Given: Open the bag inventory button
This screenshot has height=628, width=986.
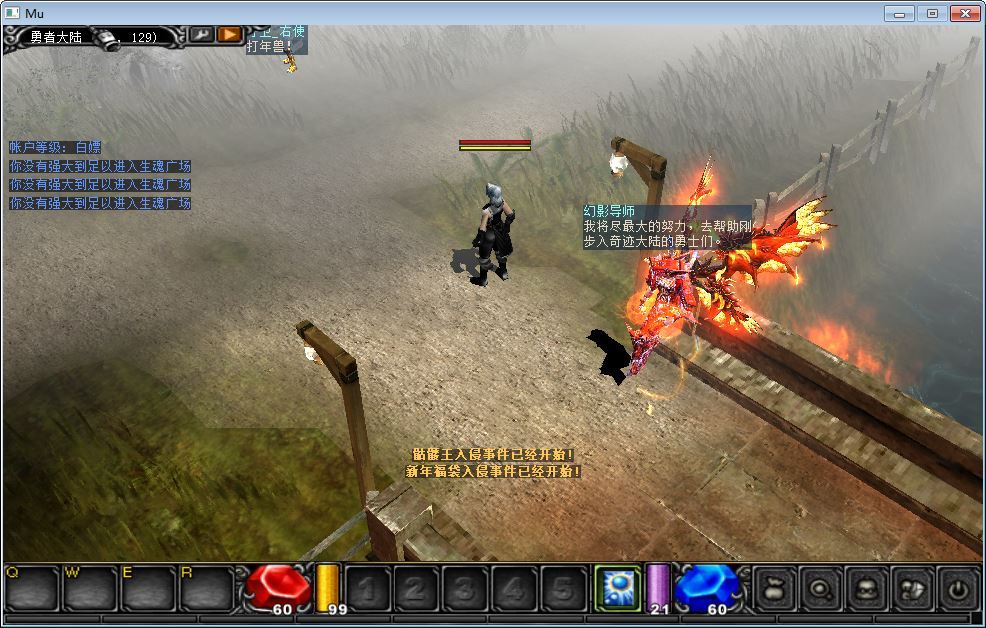Looking at the screenshot, I should click(772, 589).
